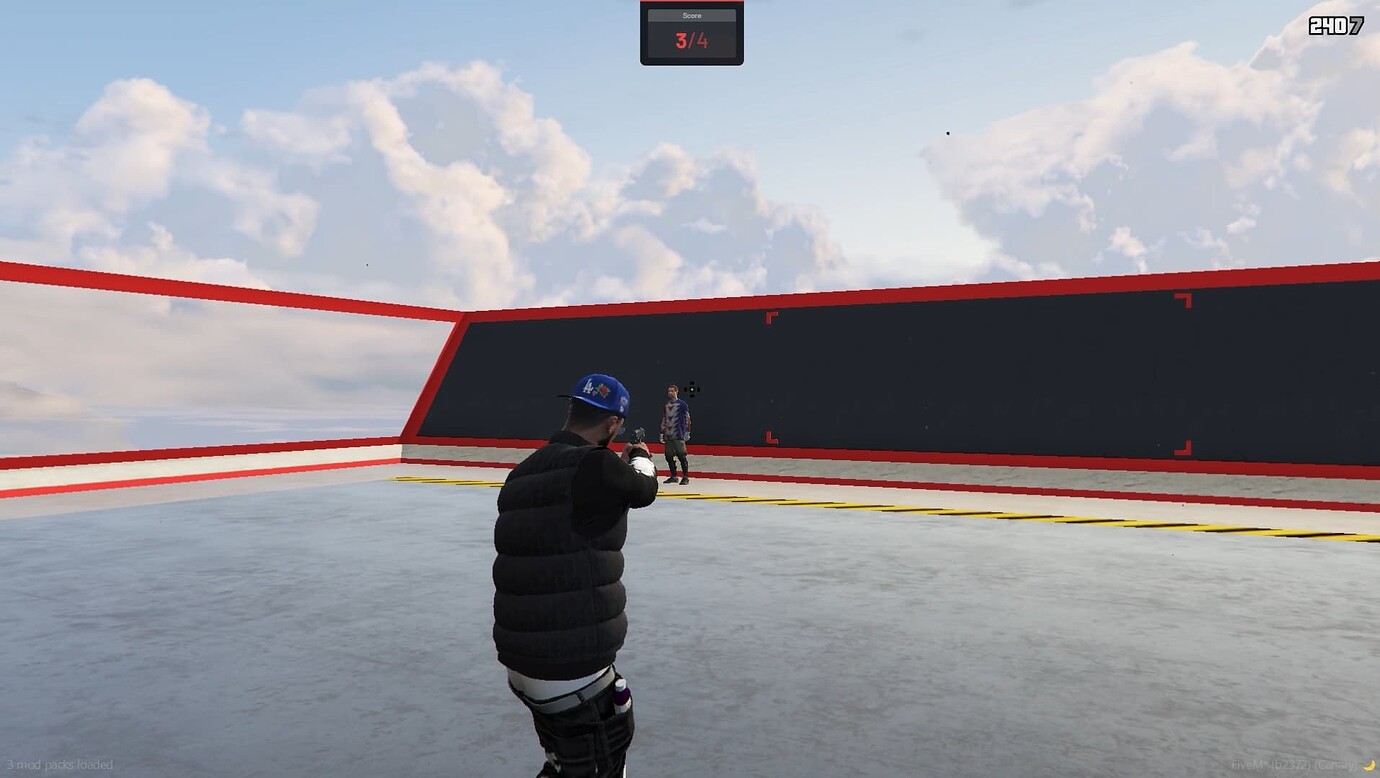Image resolution: width=1380 pixels, height=778 pixels.
Task: Toggle the Score panel visibility
Action: point(692,33)
